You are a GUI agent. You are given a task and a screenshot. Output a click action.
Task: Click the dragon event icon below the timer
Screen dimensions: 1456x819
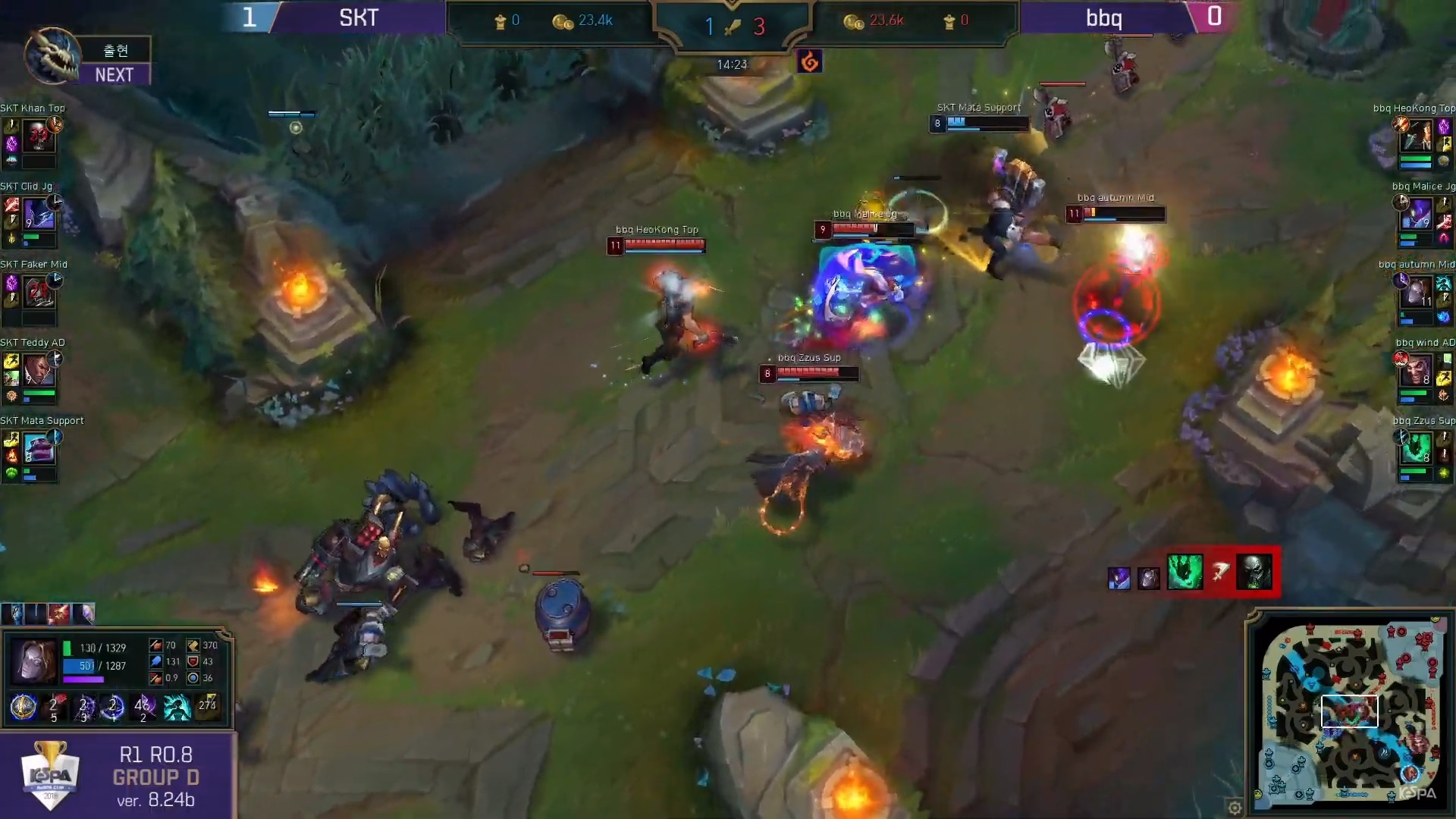[808, 62]
